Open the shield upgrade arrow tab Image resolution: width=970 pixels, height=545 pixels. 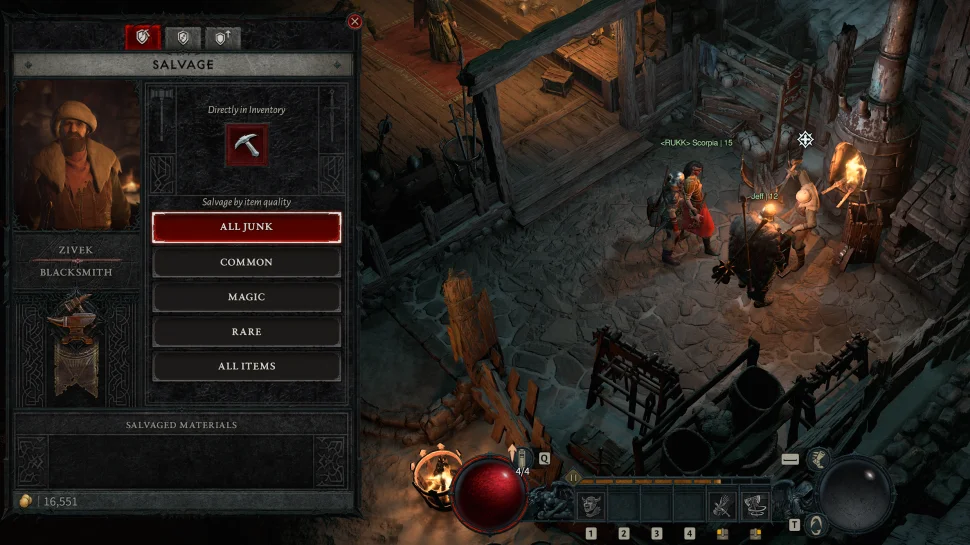[x=221, y=38]
